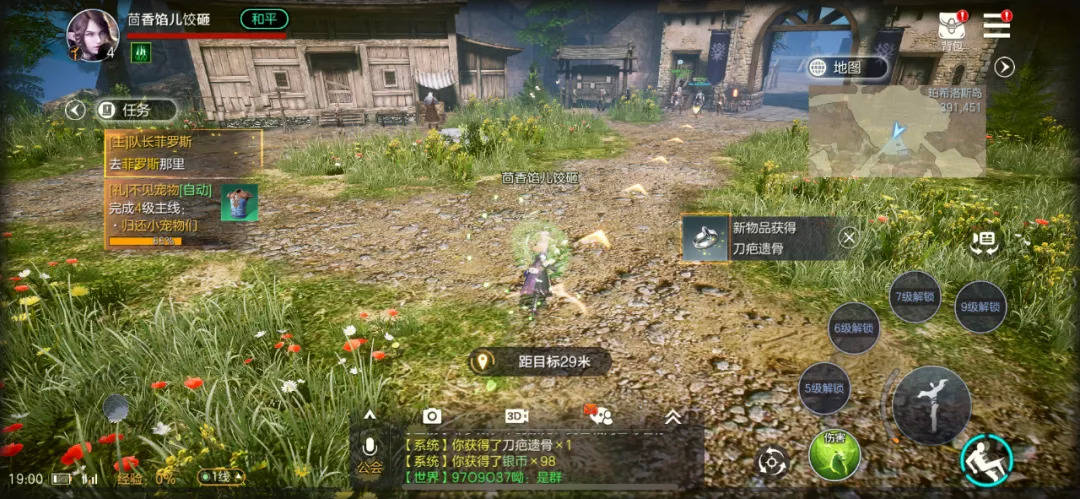This screenshot has width=1080, height=499.
Task: Tap the teal dodge kick button
Action: click(986, 460)
